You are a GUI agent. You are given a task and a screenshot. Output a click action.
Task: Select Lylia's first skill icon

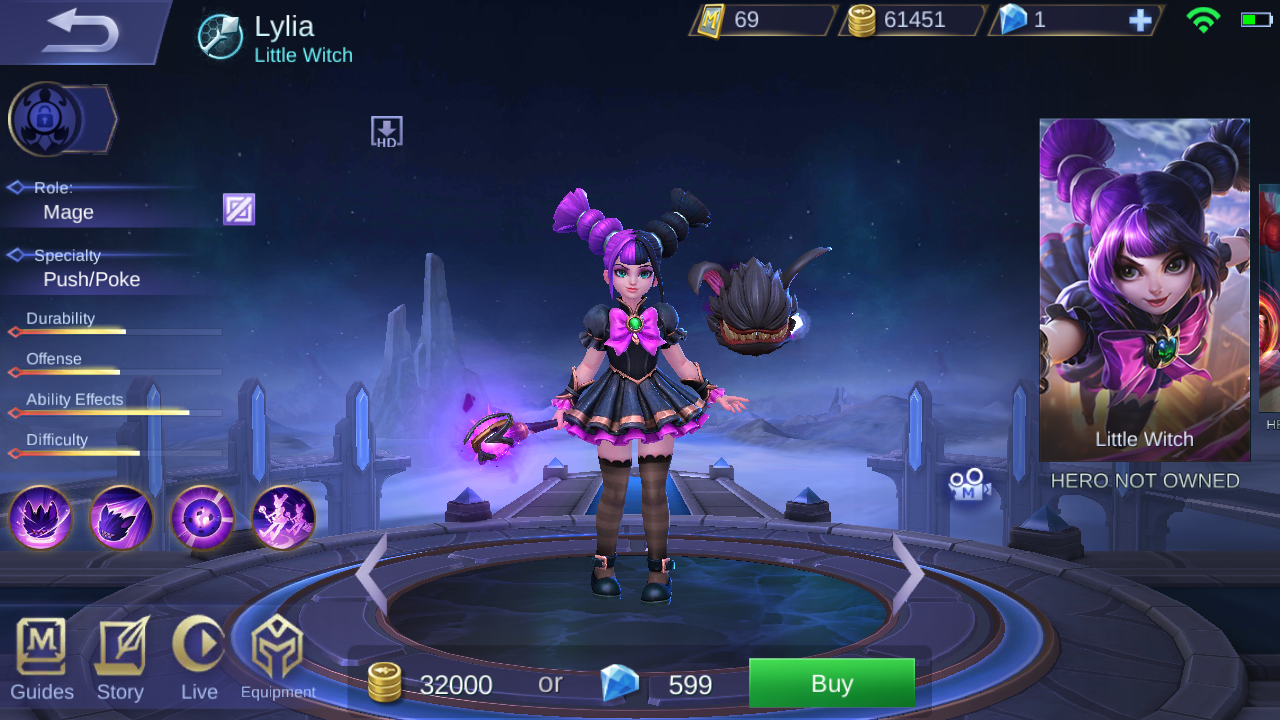41,518
